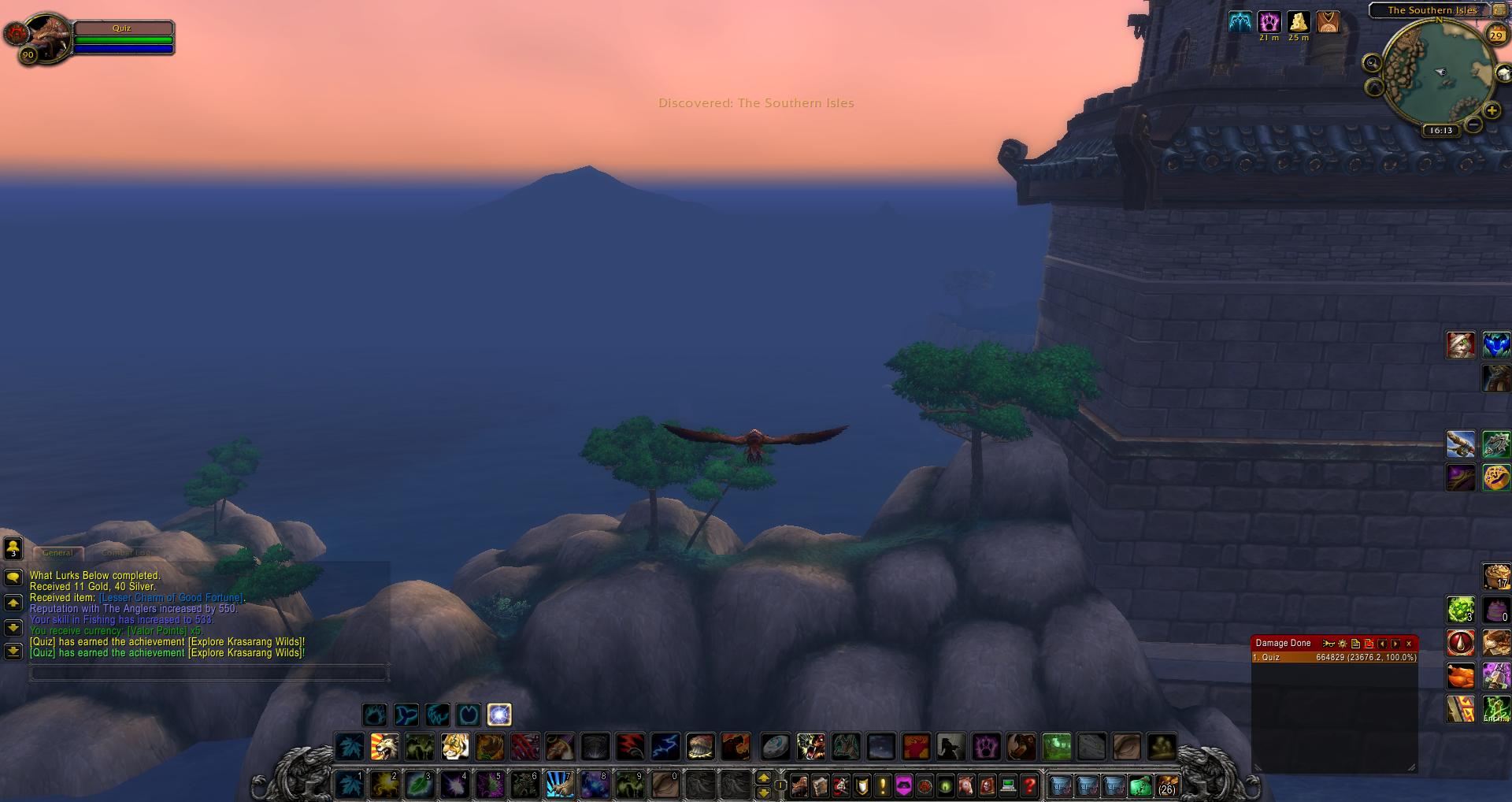Zoom out the minimap with the minus button
This screenshot has width=1512, height=802.
1474,124
